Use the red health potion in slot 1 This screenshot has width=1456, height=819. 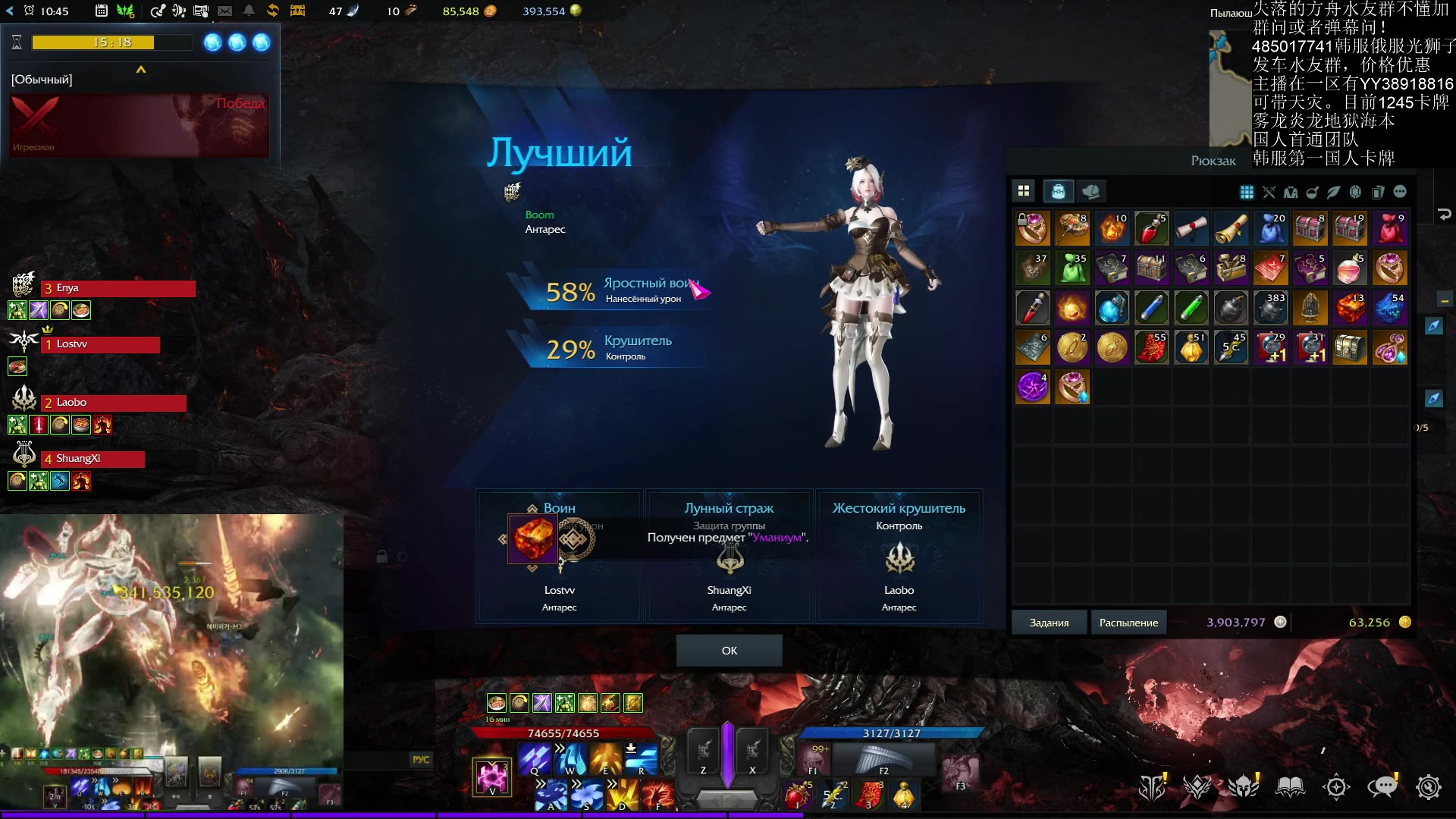[797, 795]
